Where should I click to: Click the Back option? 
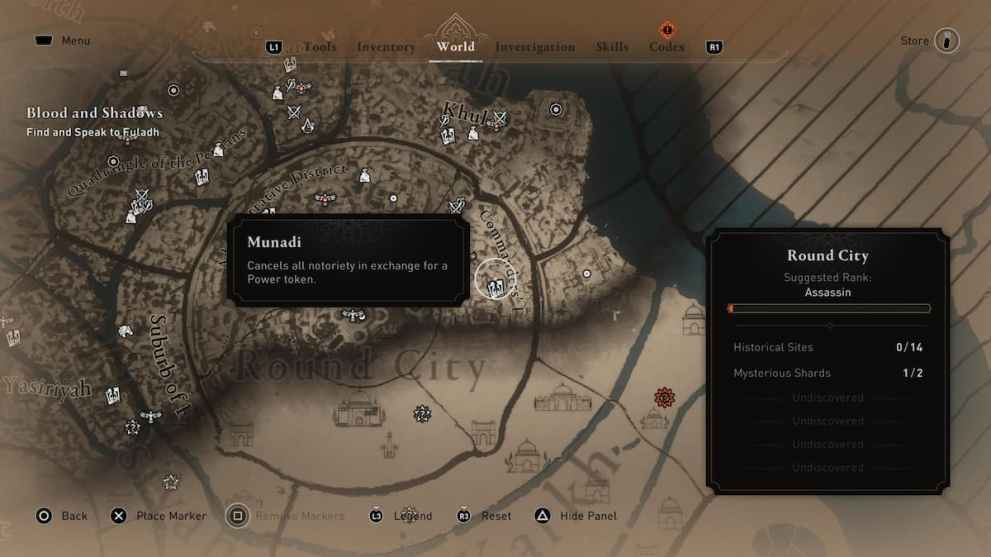(62, 516)
